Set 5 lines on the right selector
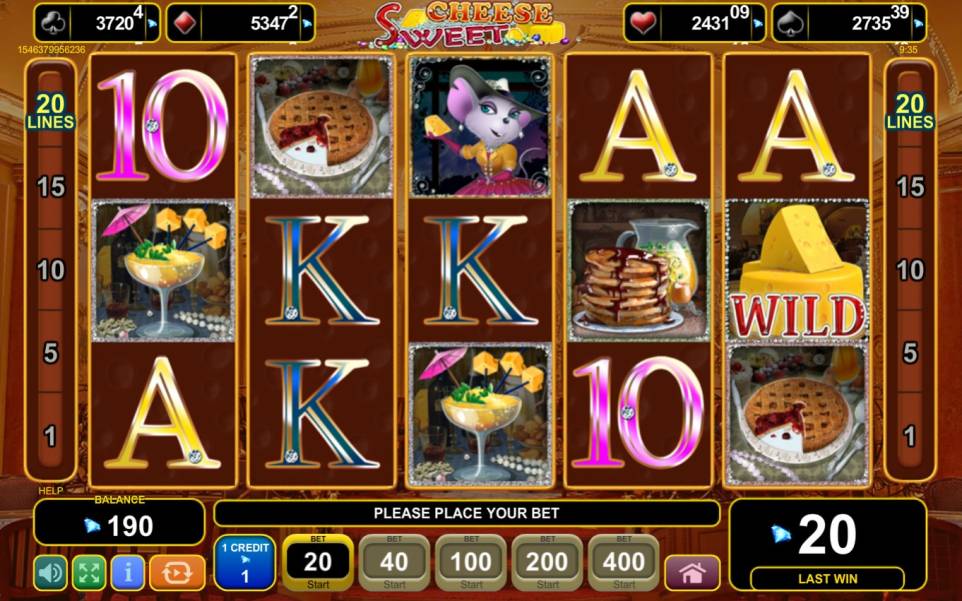Screen dimensions: 962x601 (x=910, y=352)
